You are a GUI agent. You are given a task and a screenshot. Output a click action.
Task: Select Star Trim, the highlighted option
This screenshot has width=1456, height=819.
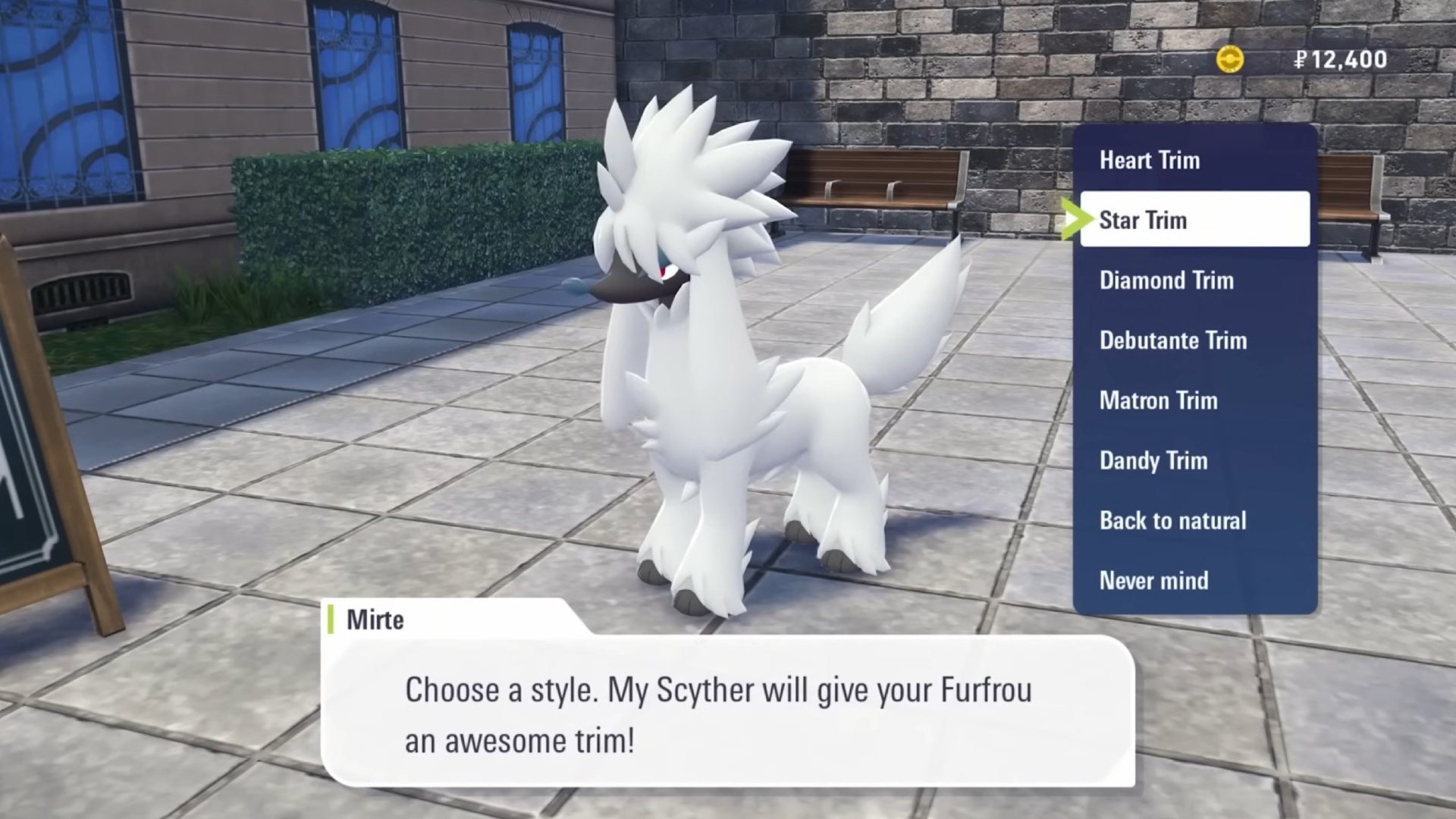pos(1143,220)
